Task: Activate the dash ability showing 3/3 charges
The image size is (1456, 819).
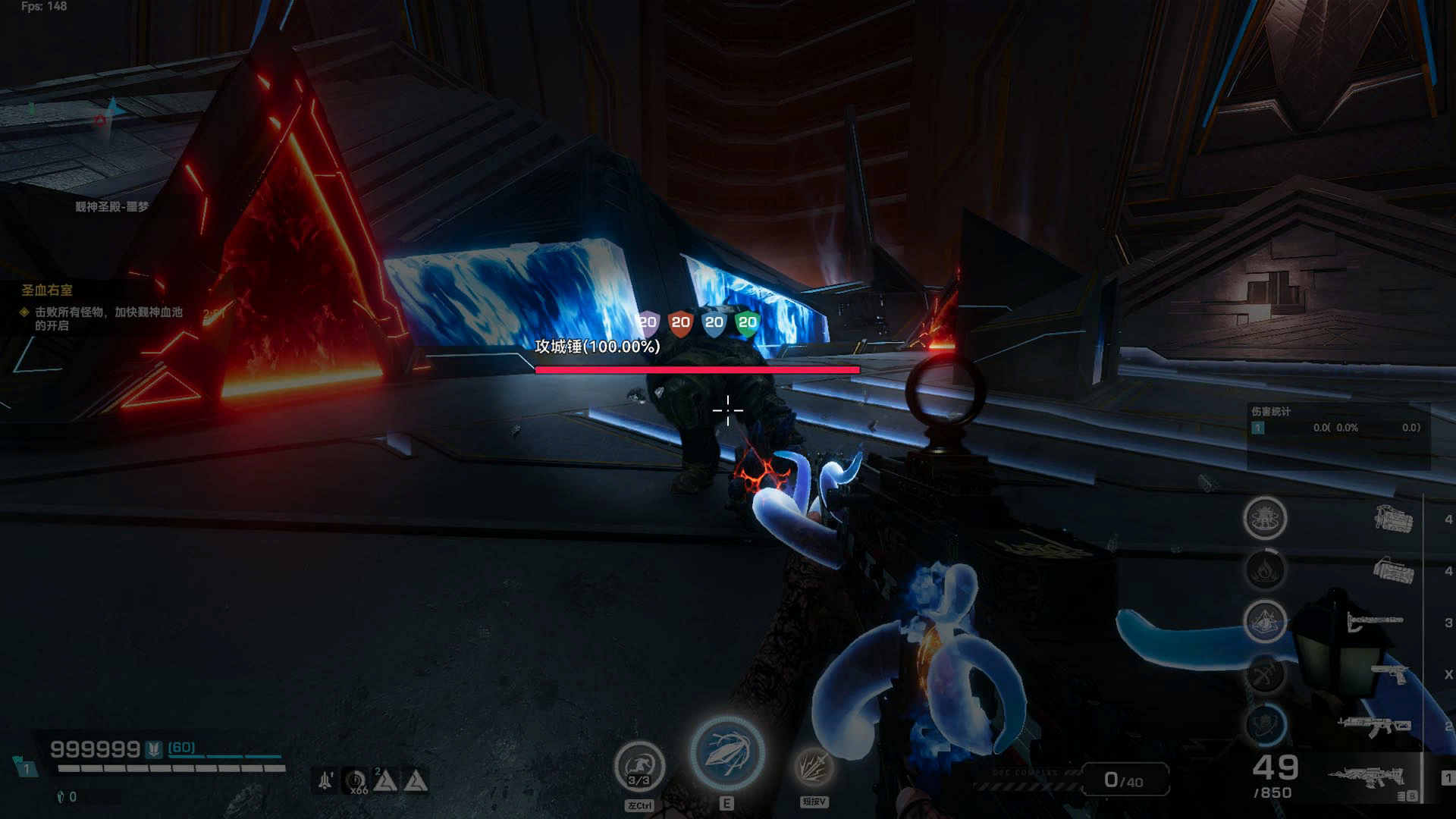Action: click(x=639, y=767)
